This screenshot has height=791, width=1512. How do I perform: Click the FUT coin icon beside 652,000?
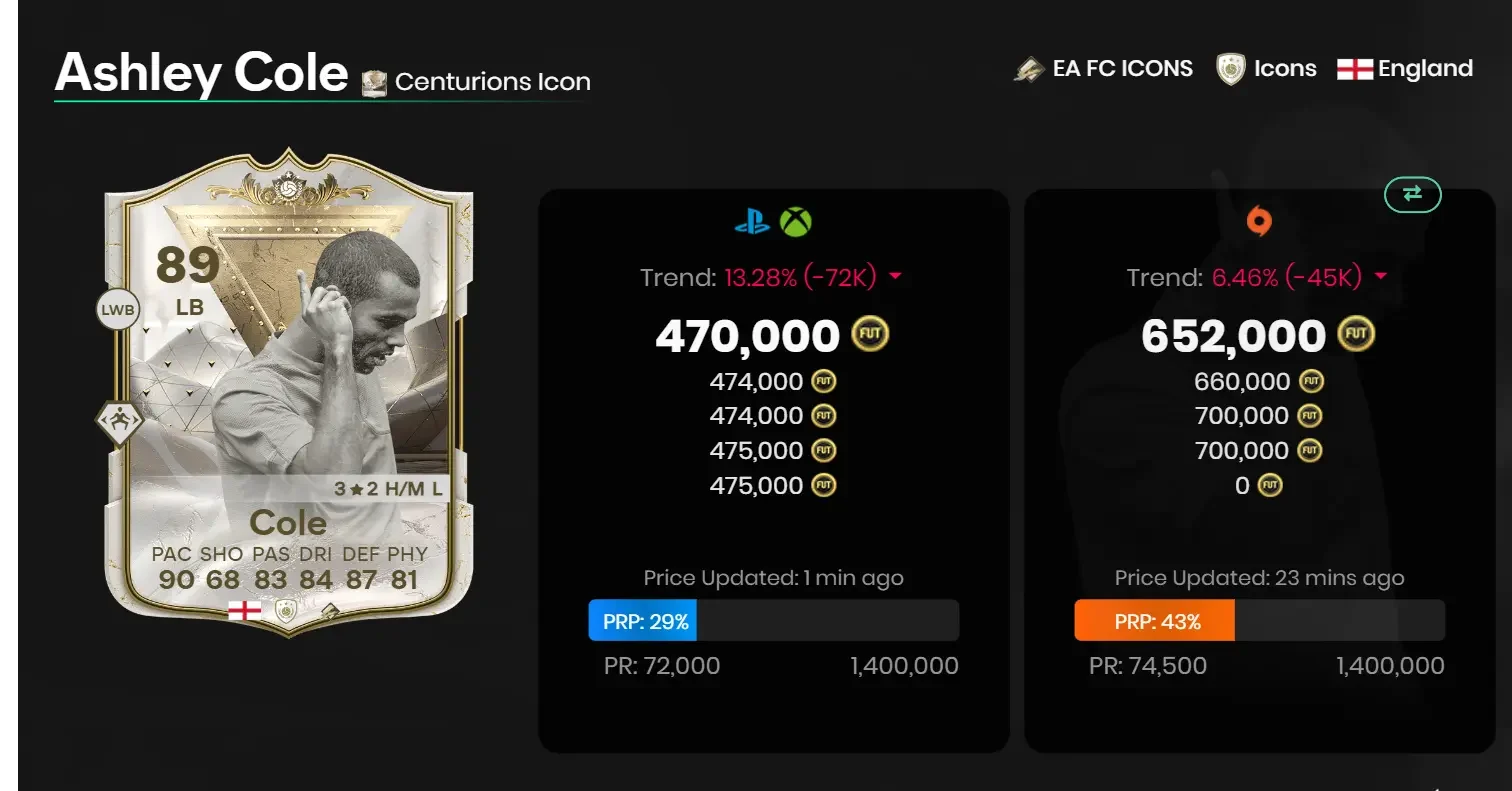[x=1355, y=333]
